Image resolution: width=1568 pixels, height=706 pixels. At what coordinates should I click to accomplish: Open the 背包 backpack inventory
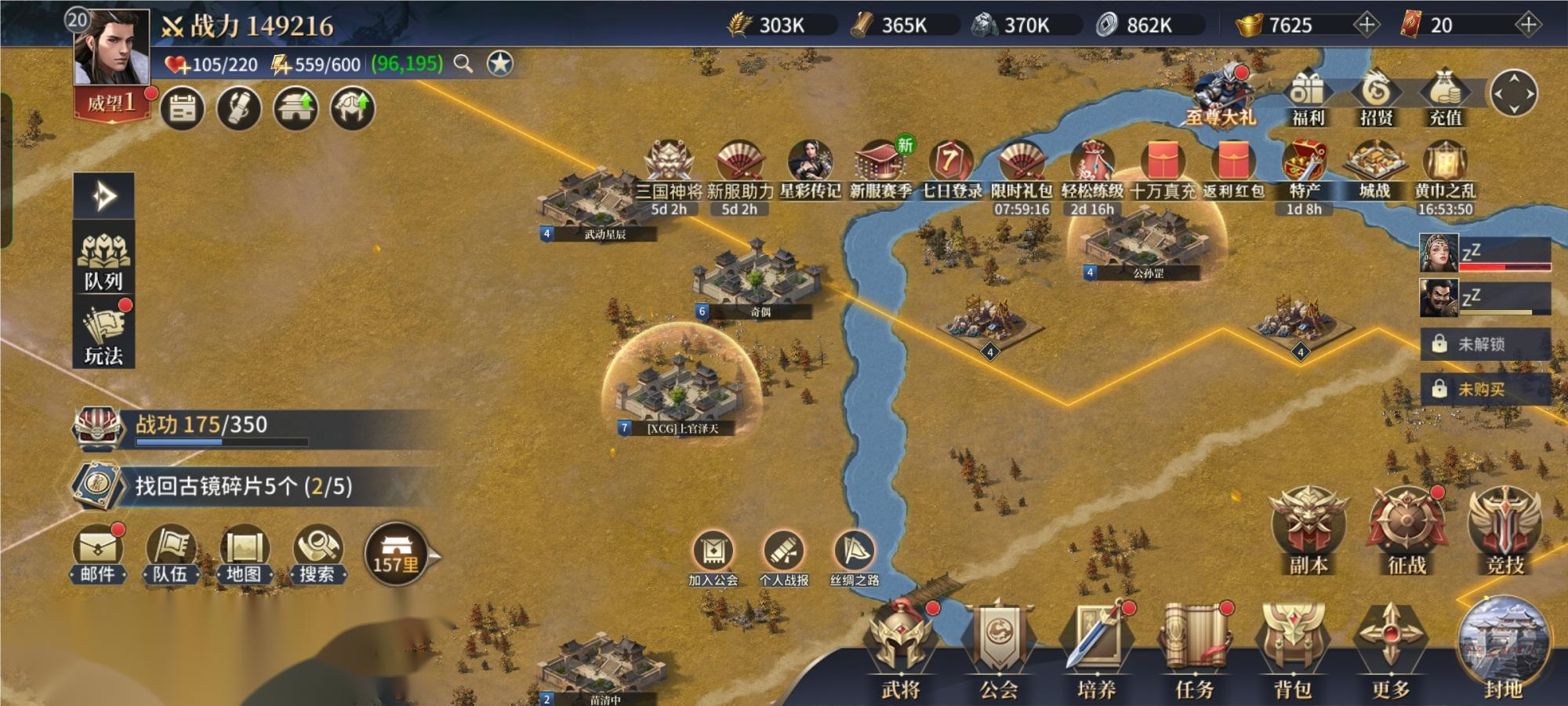[1292, 650]
